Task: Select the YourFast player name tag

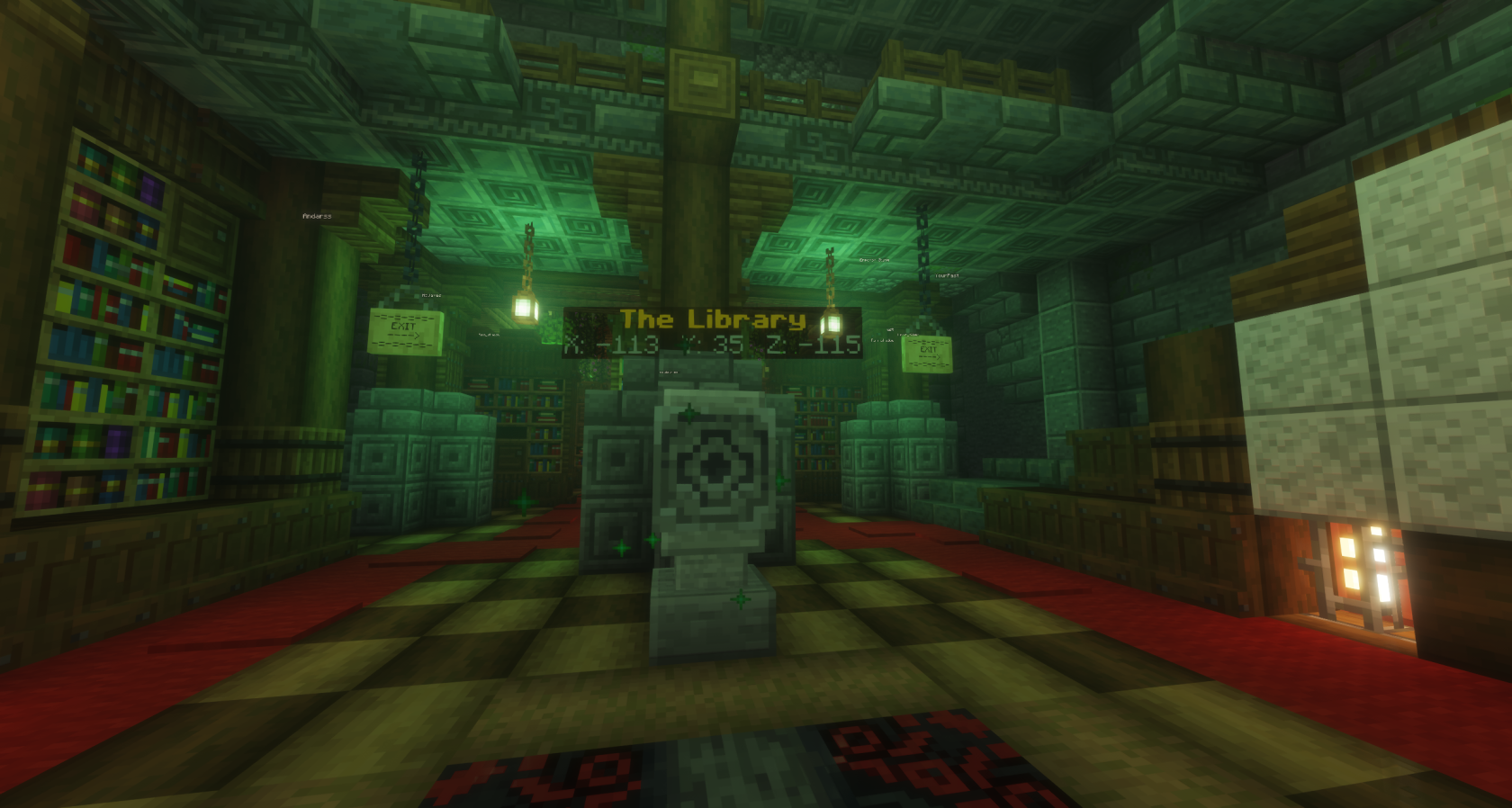Action: pyautogui.click(x=948, y=275)
